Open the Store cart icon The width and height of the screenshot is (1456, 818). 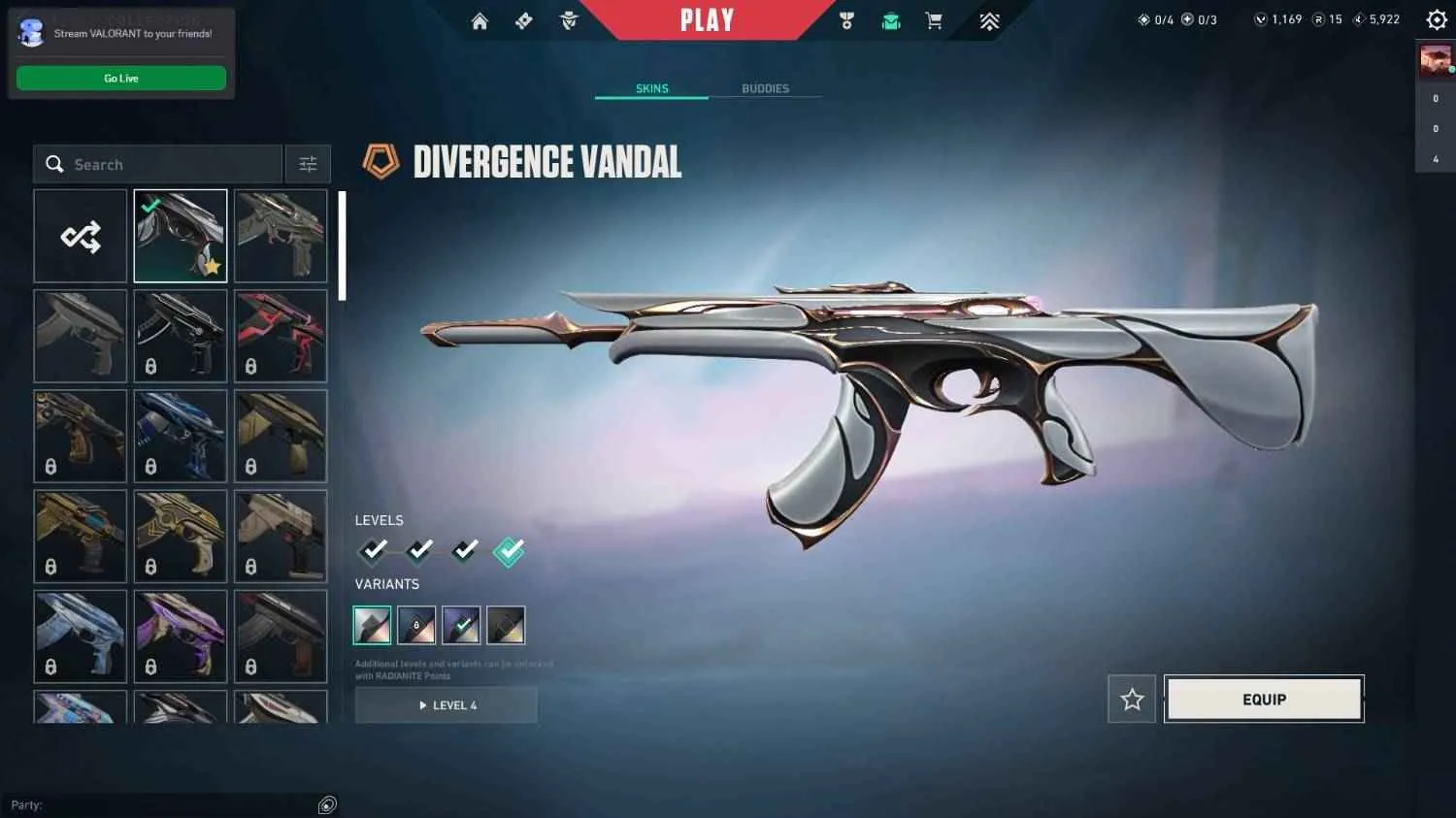click(x=934, y=20)
